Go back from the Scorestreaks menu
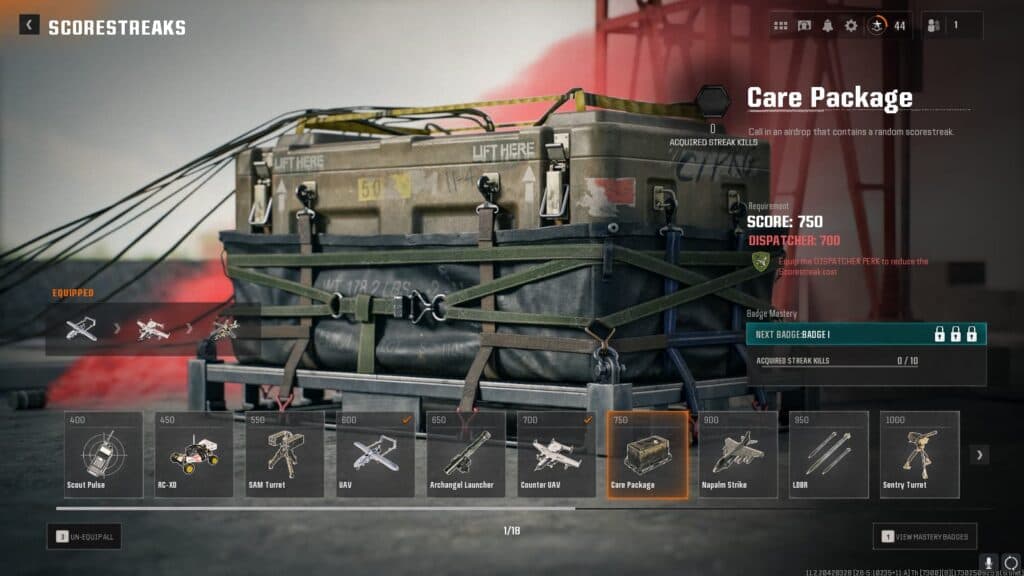Screen dimensions: 1024x576 click(29, 26)
